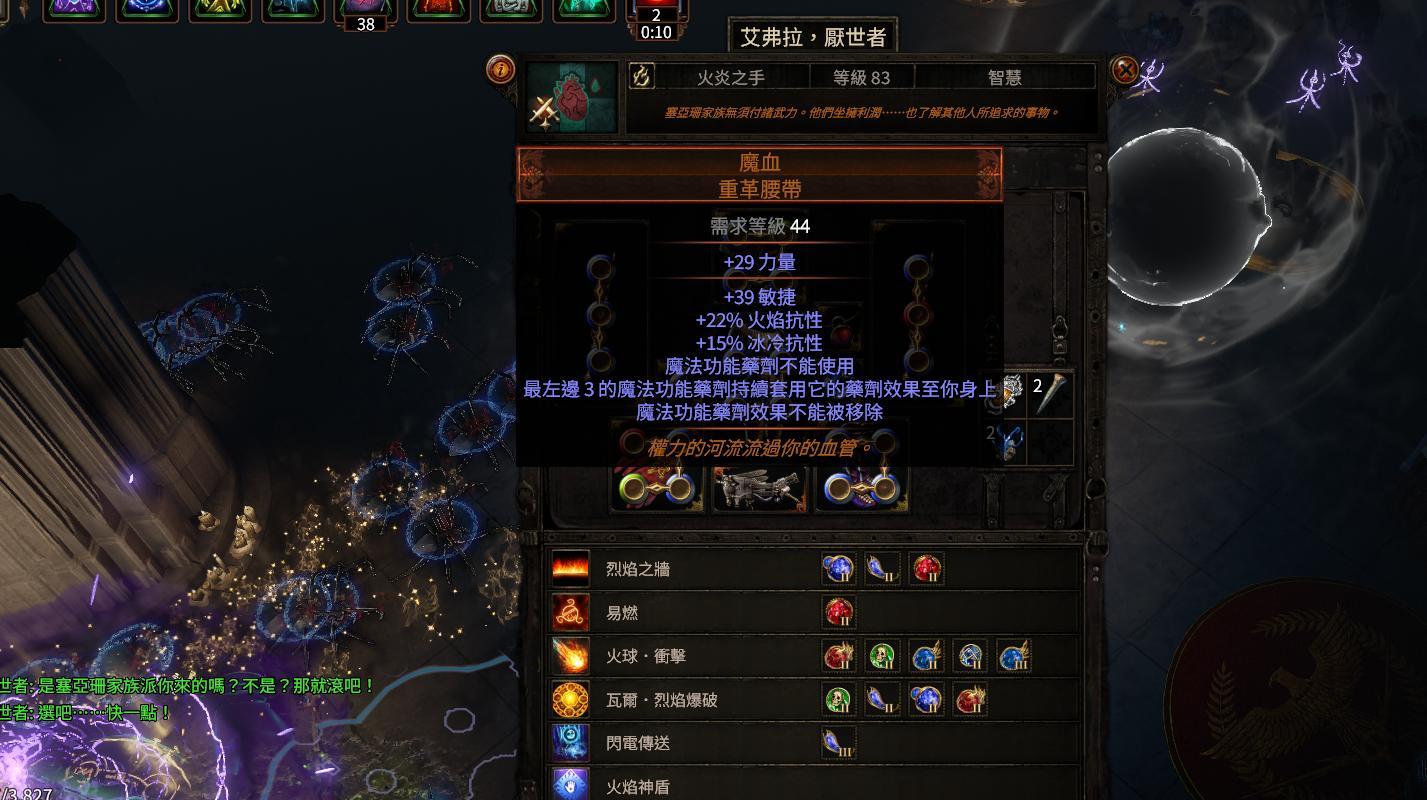Select the 烈焰之牆 skill gem icon
1427x800 pixels.
point(569,568)
